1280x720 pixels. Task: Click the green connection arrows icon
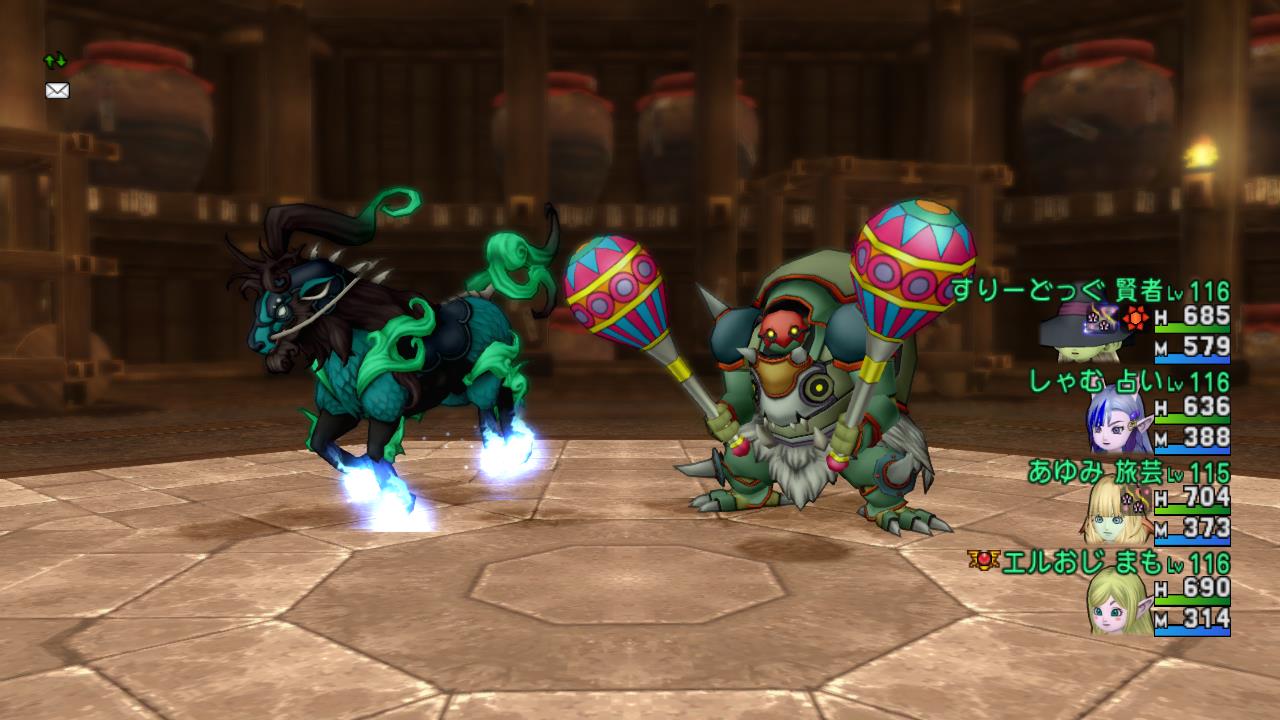(54, 61)
